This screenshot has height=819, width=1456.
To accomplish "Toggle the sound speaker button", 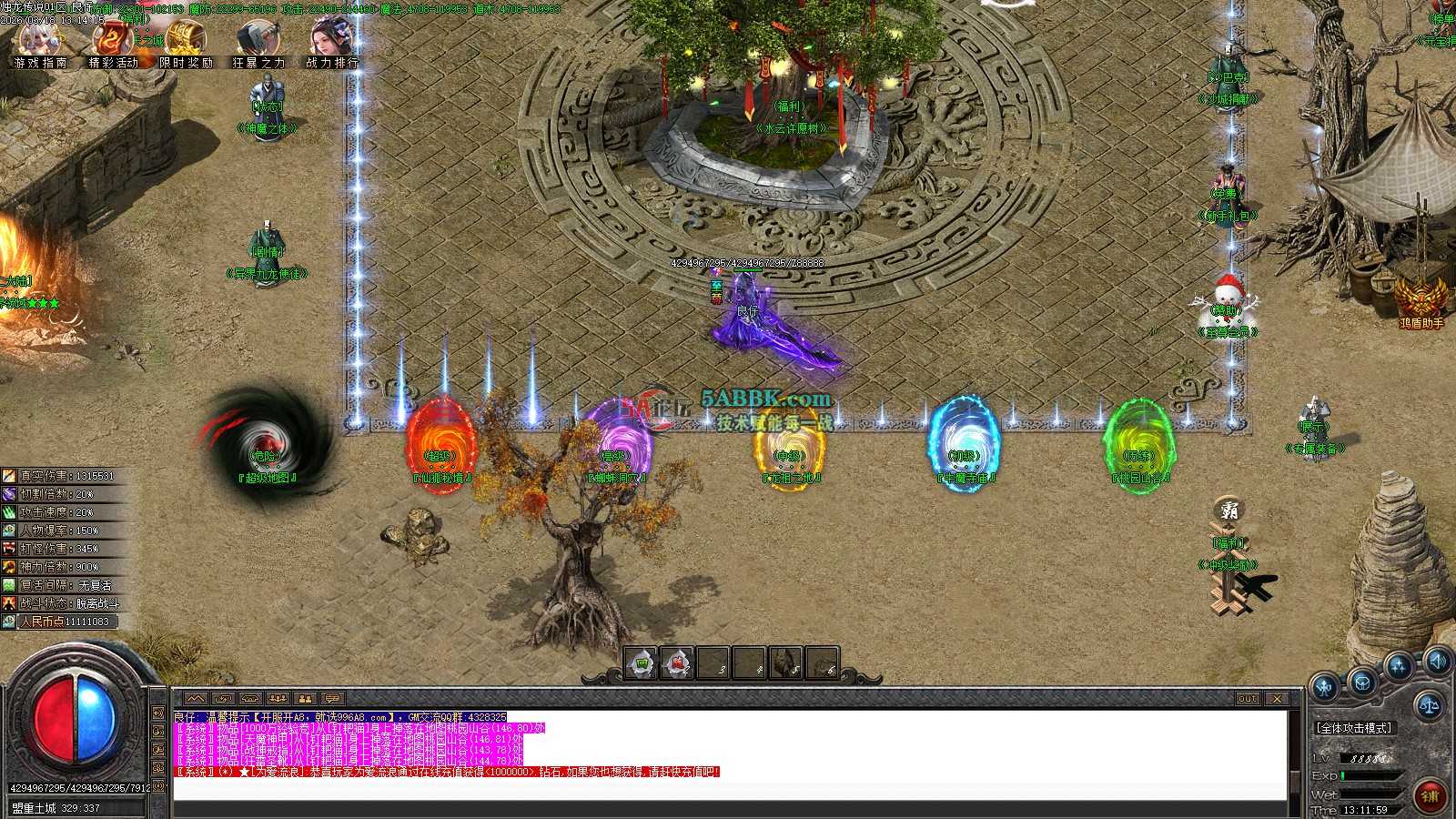I will point(1438,660).
